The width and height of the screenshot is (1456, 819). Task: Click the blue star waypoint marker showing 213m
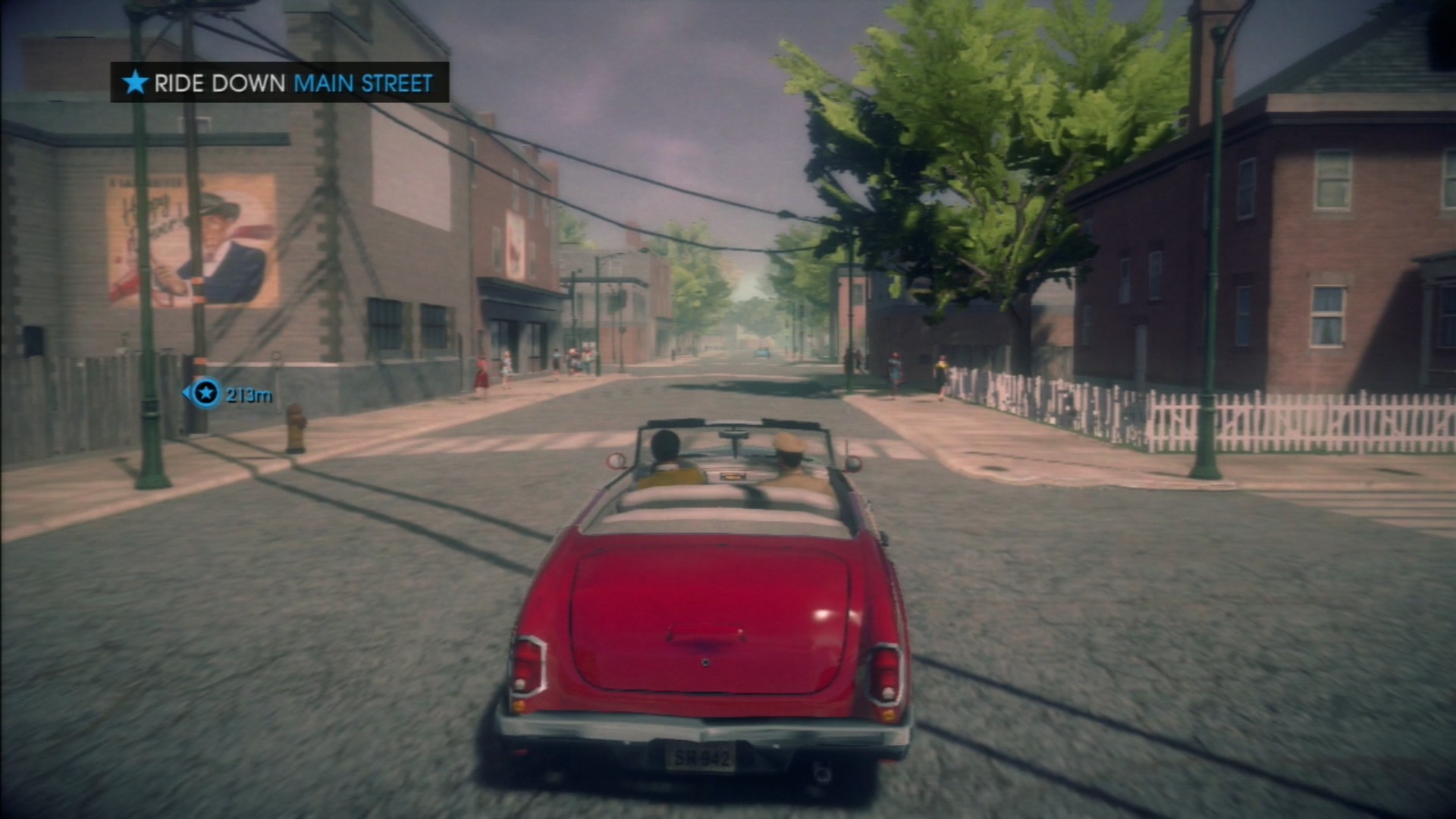(205, 393)
